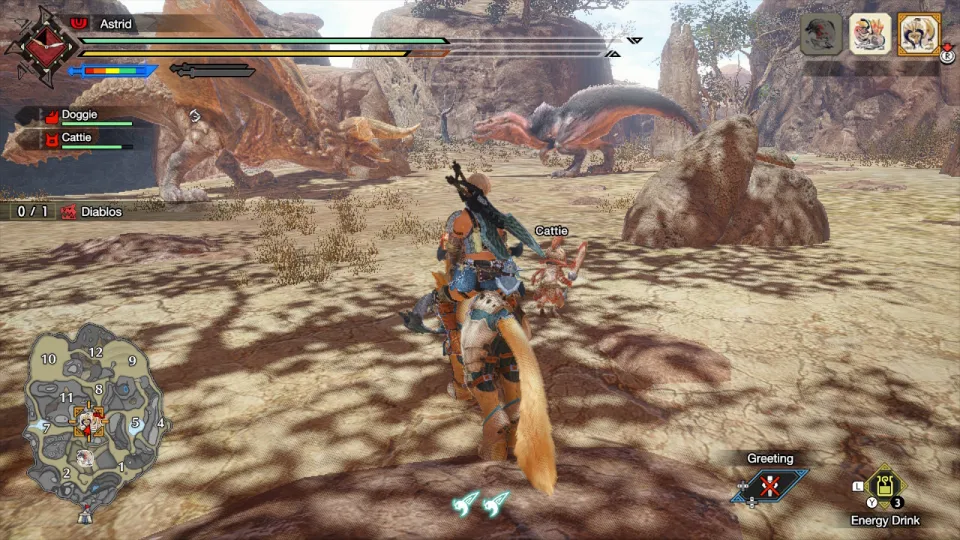Select the middle monster icon with orange crest
960x540 pixels.
click(x=870, y=34)
